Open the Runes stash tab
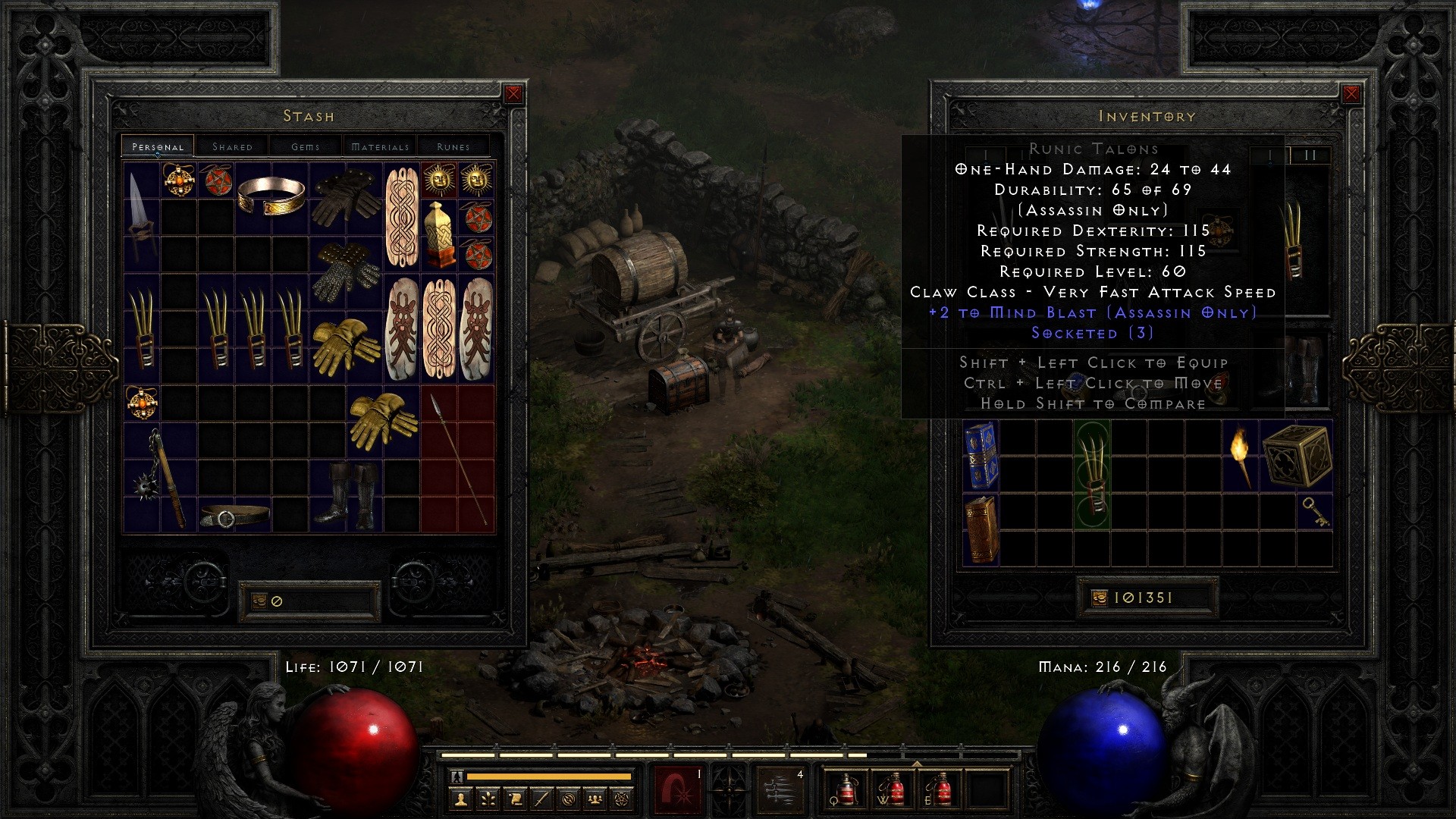Image resolution: width=1456 pixels, height=819 pixels. (453, 146)
